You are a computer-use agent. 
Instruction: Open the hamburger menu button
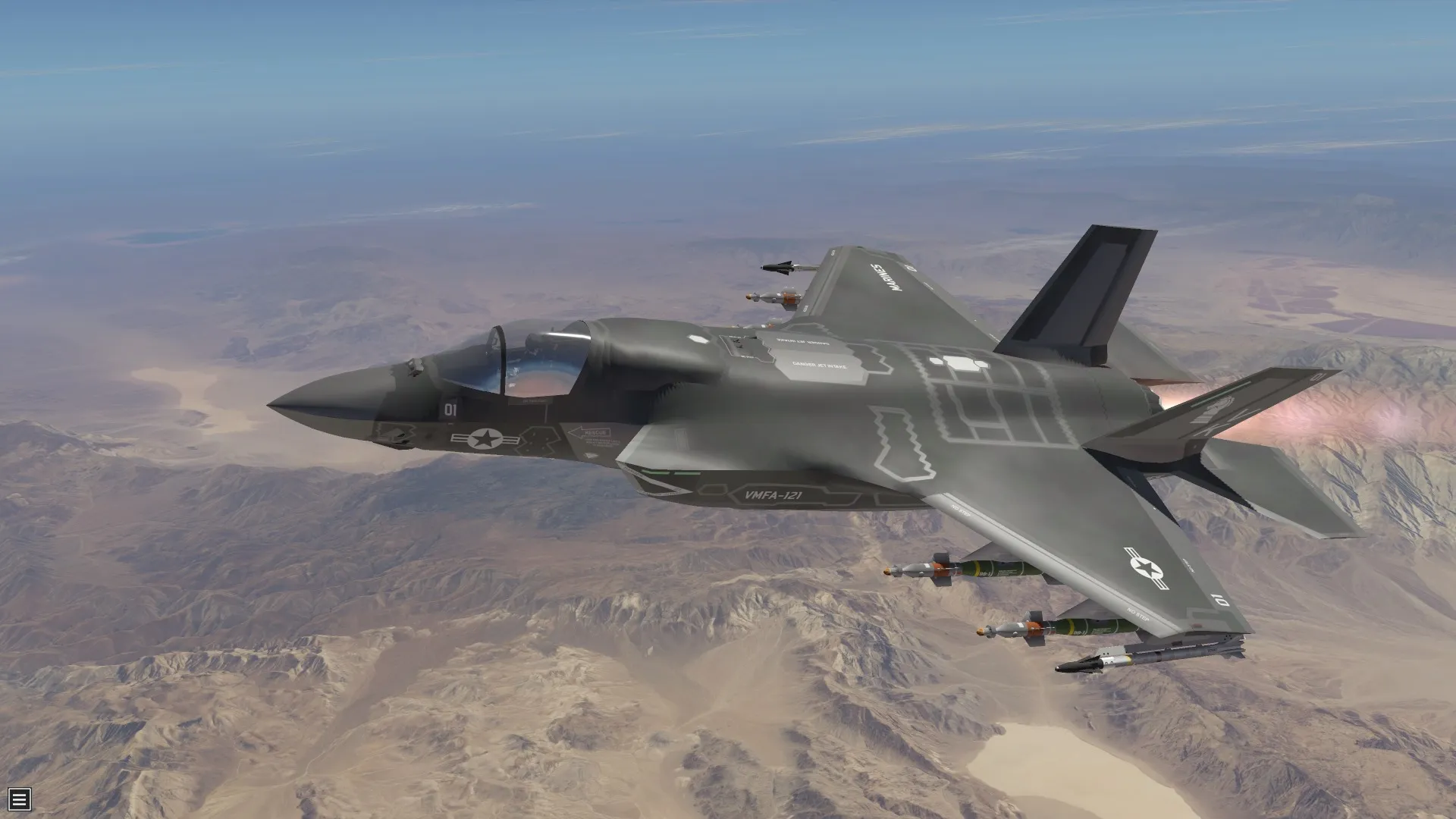click(x=20, y=799)
